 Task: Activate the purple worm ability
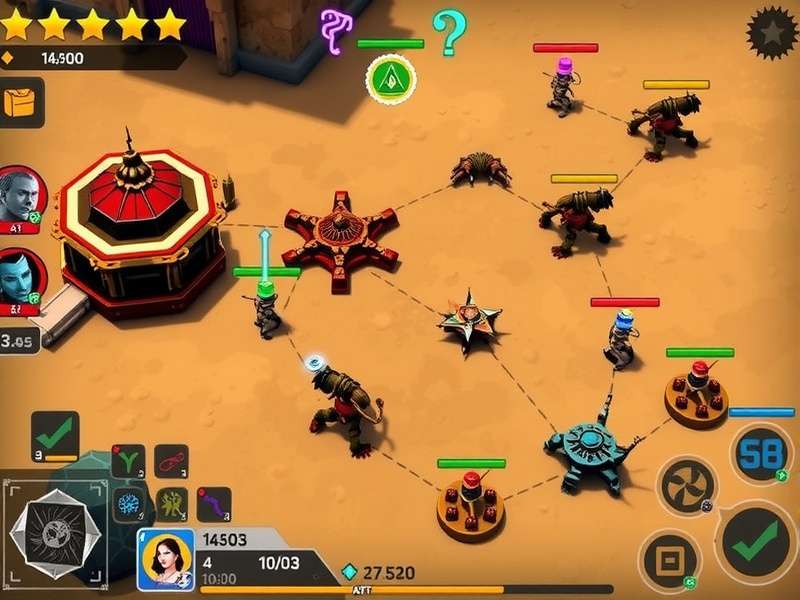coord(213,503)
